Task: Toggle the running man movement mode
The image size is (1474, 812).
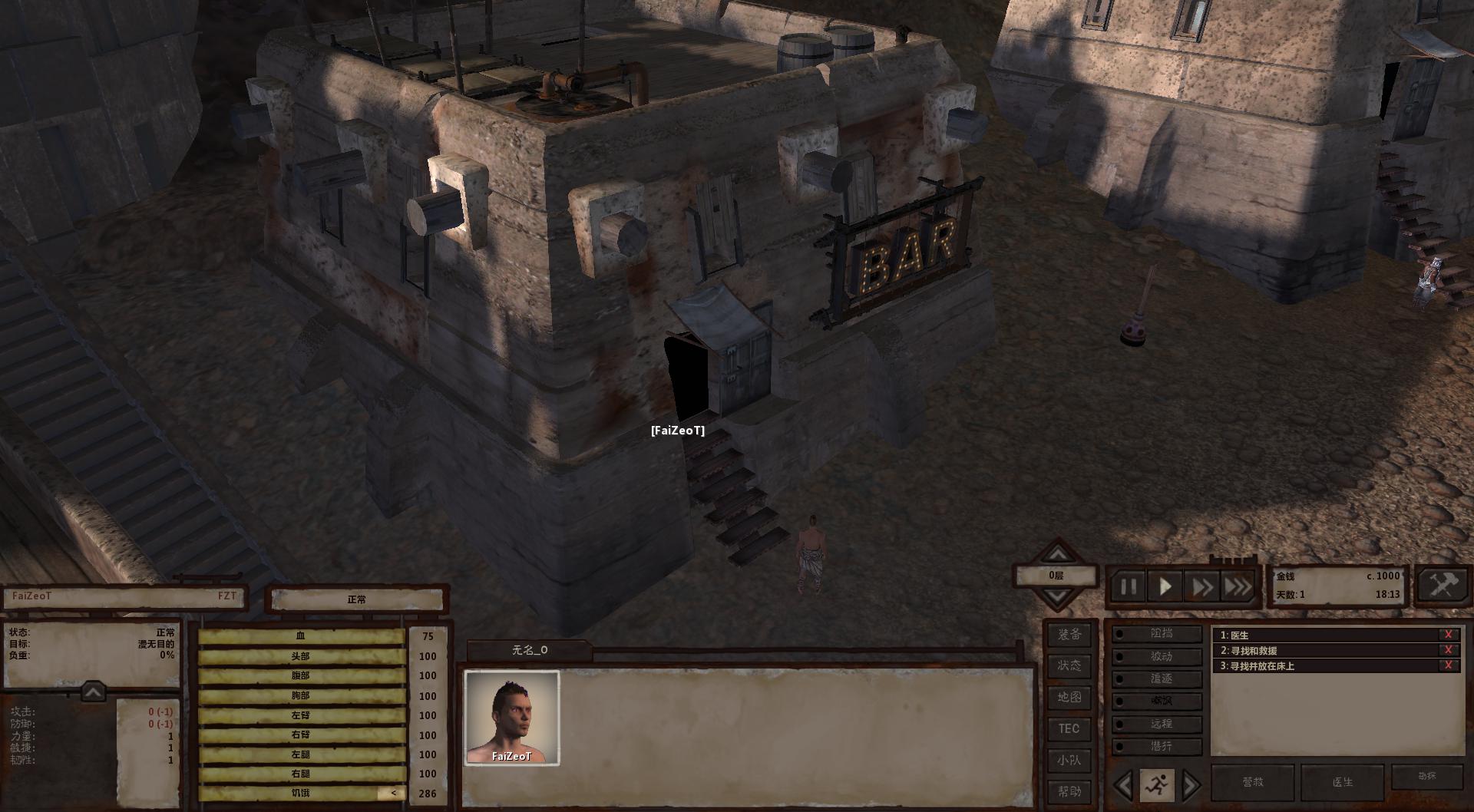Action: (x=1156, y=784)
